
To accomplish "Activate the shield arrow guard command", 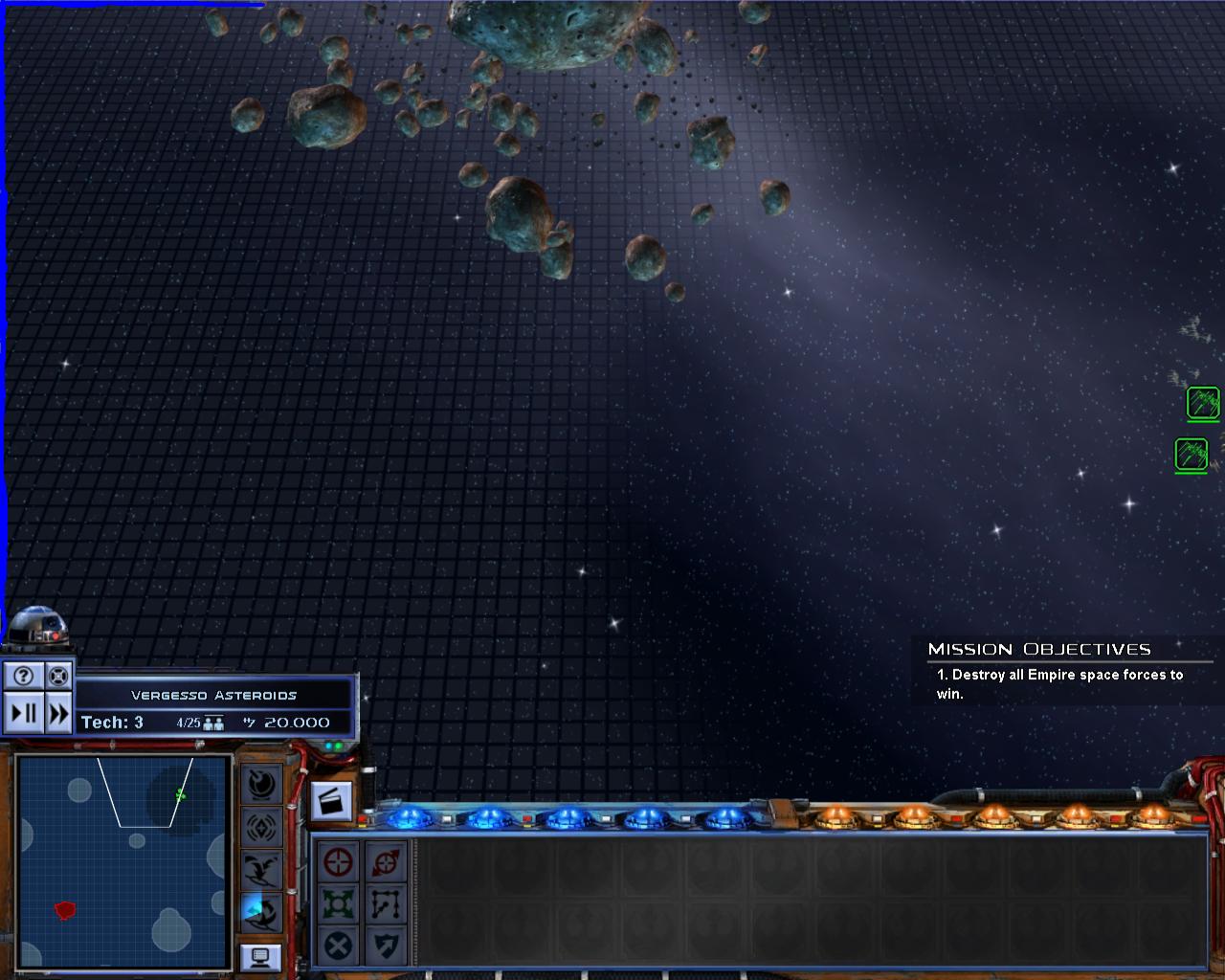I will coord(387,946).
